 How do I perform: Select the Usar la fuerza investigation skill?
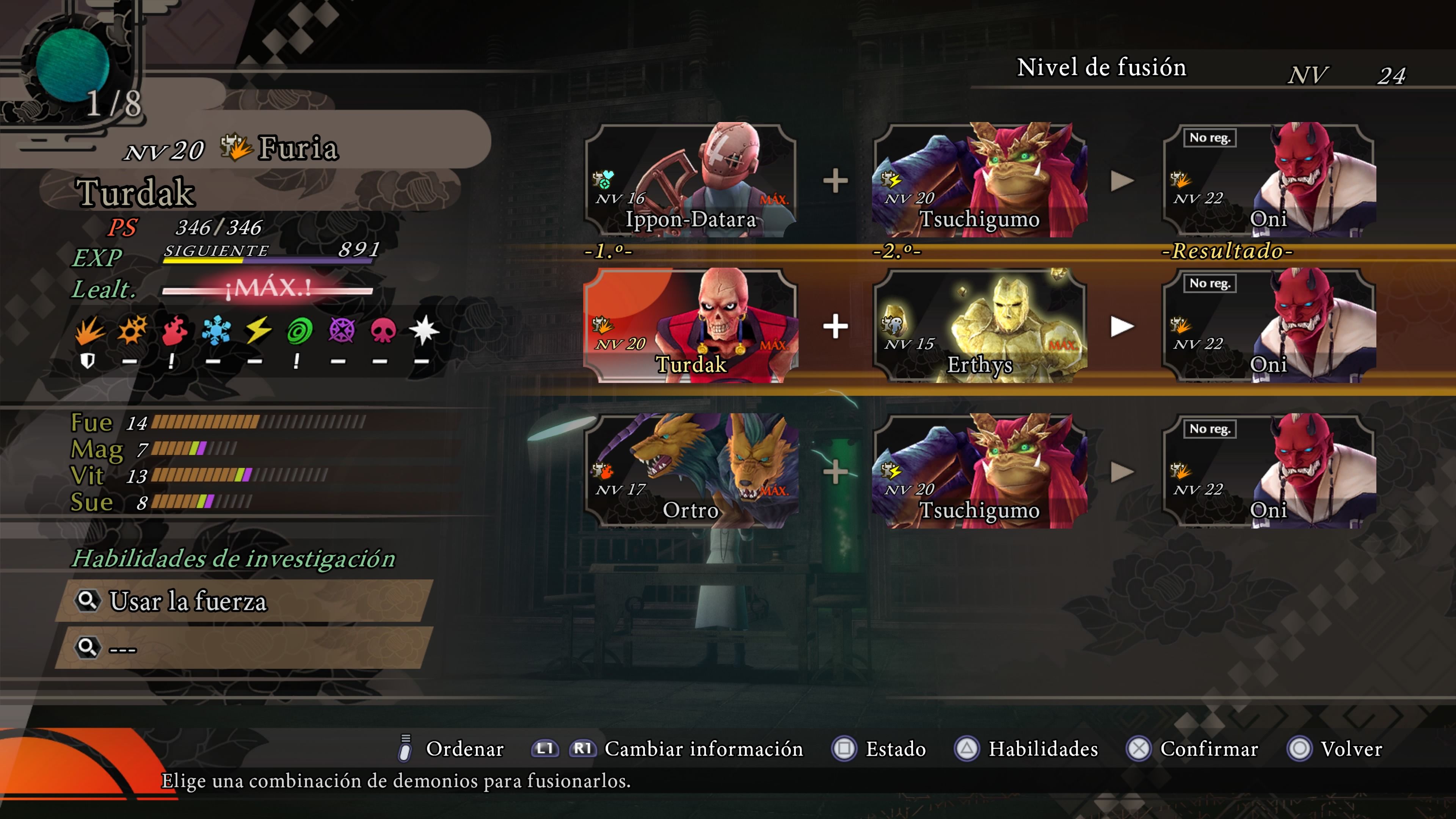pos(244,601)
